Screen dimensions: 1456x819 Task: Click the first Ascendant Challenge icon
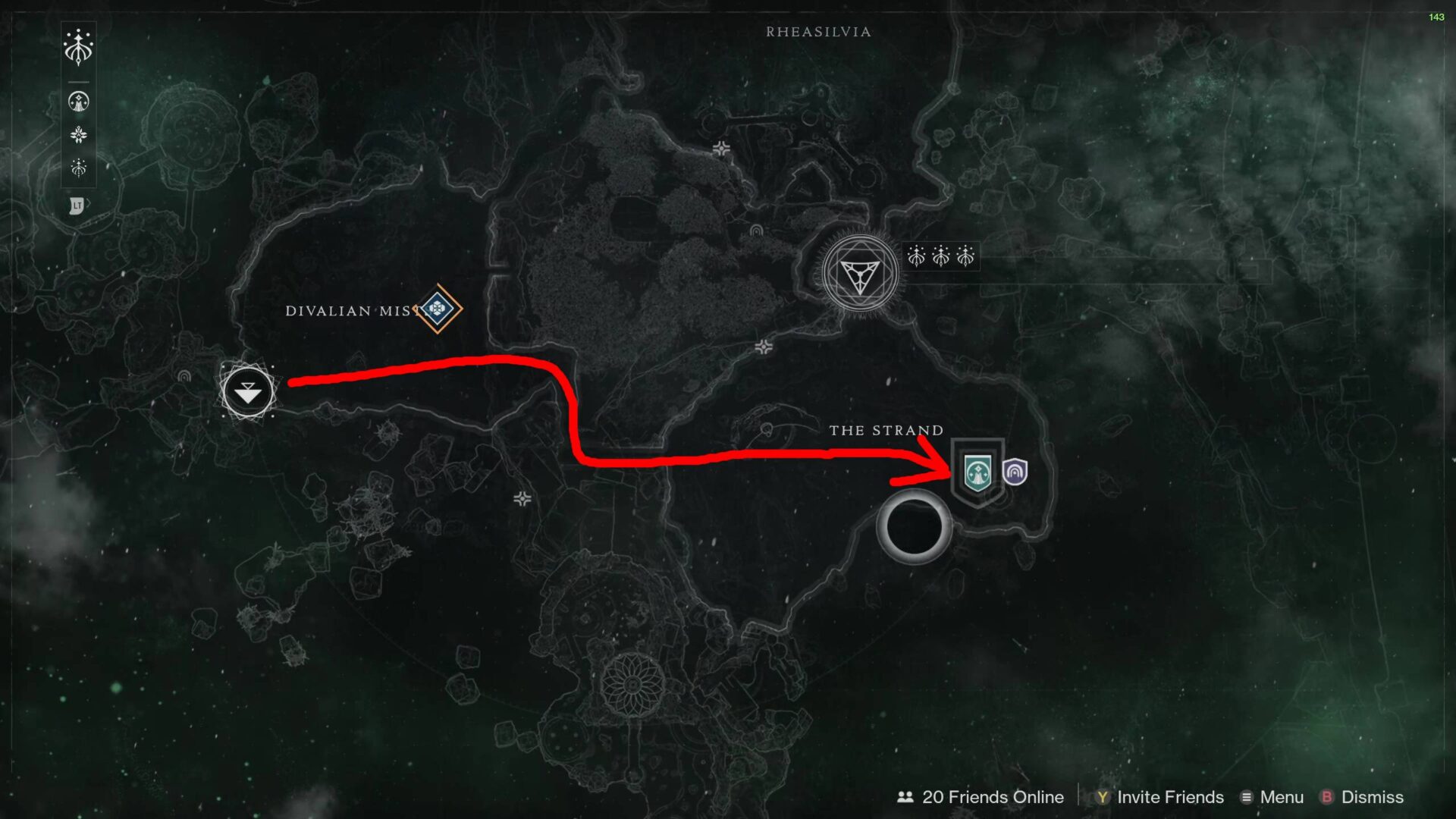(x=916, y=256)
